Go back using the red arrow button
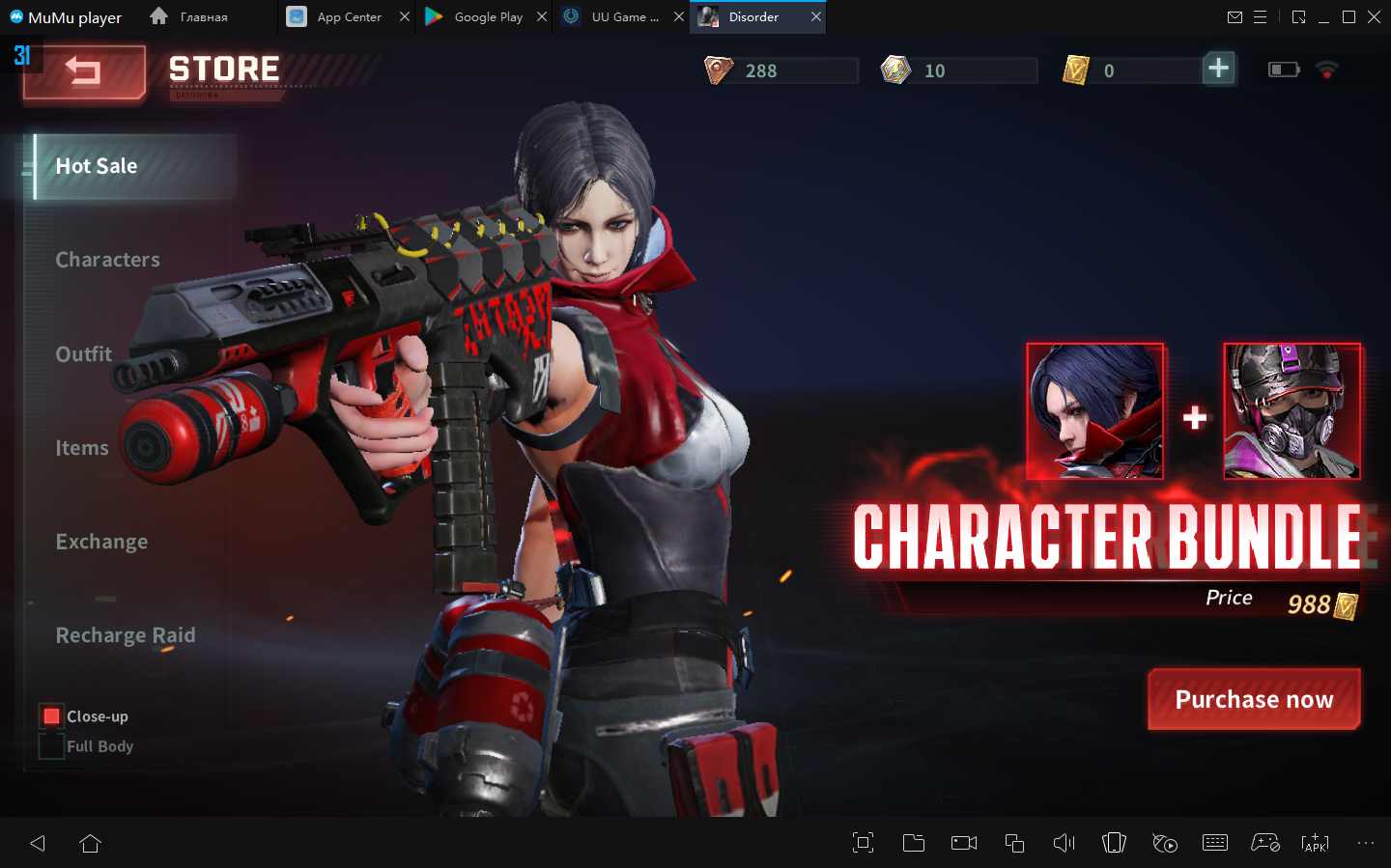1391x868 pixels. coord(84,72)
